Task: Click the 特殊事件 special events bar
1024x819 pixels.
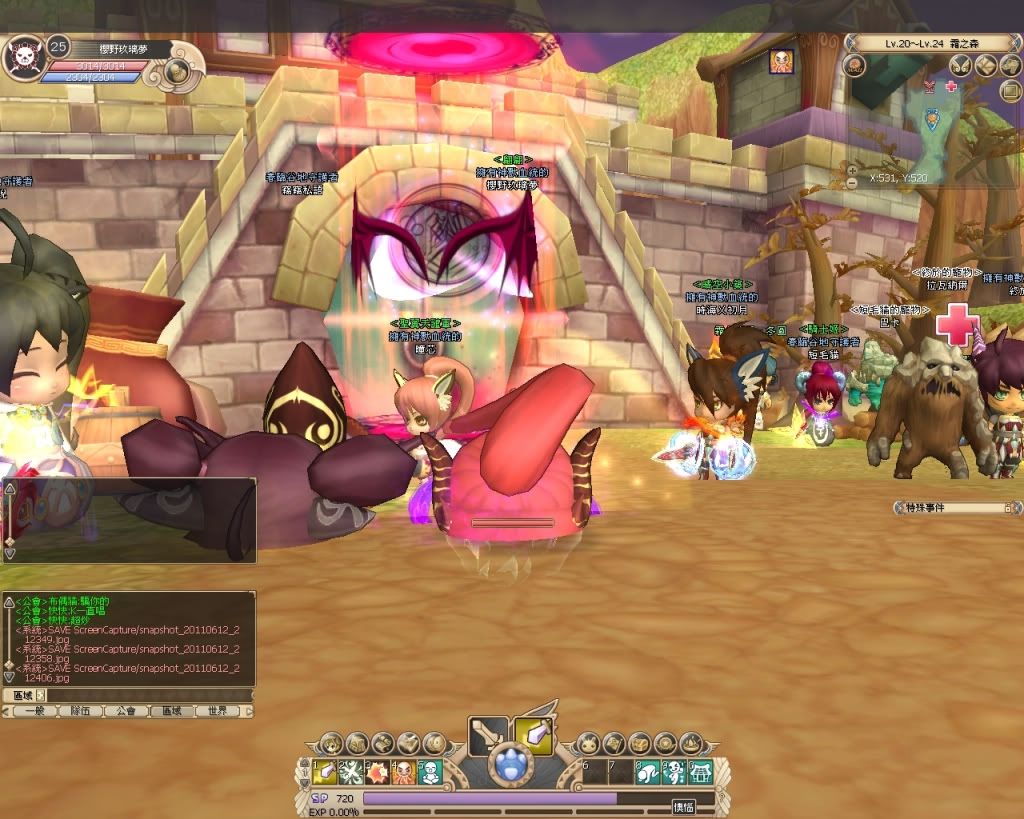Action: coord(953,508)
